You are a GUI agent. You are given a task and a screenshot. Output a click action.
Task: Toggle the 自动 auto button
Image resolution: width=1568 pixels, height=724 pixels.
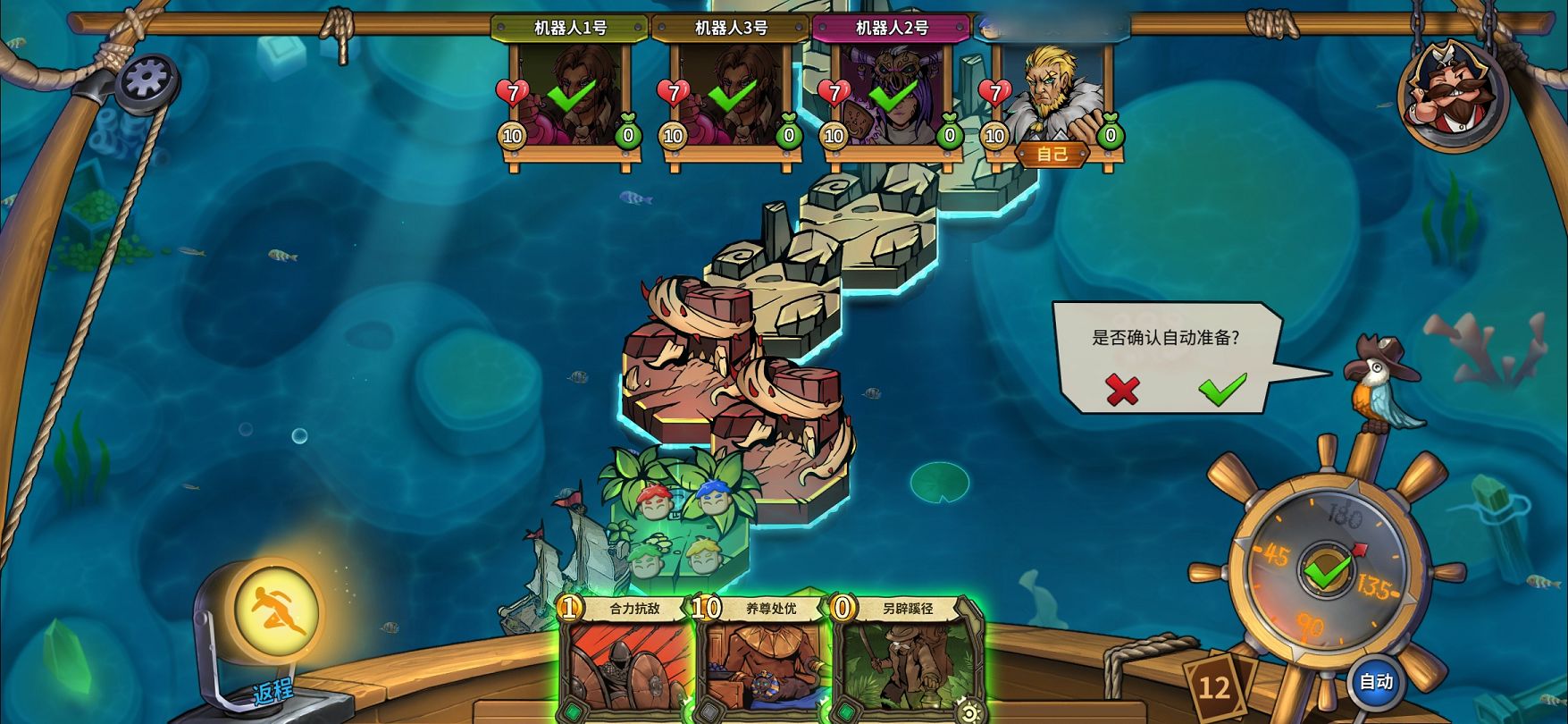point(1376,682)
